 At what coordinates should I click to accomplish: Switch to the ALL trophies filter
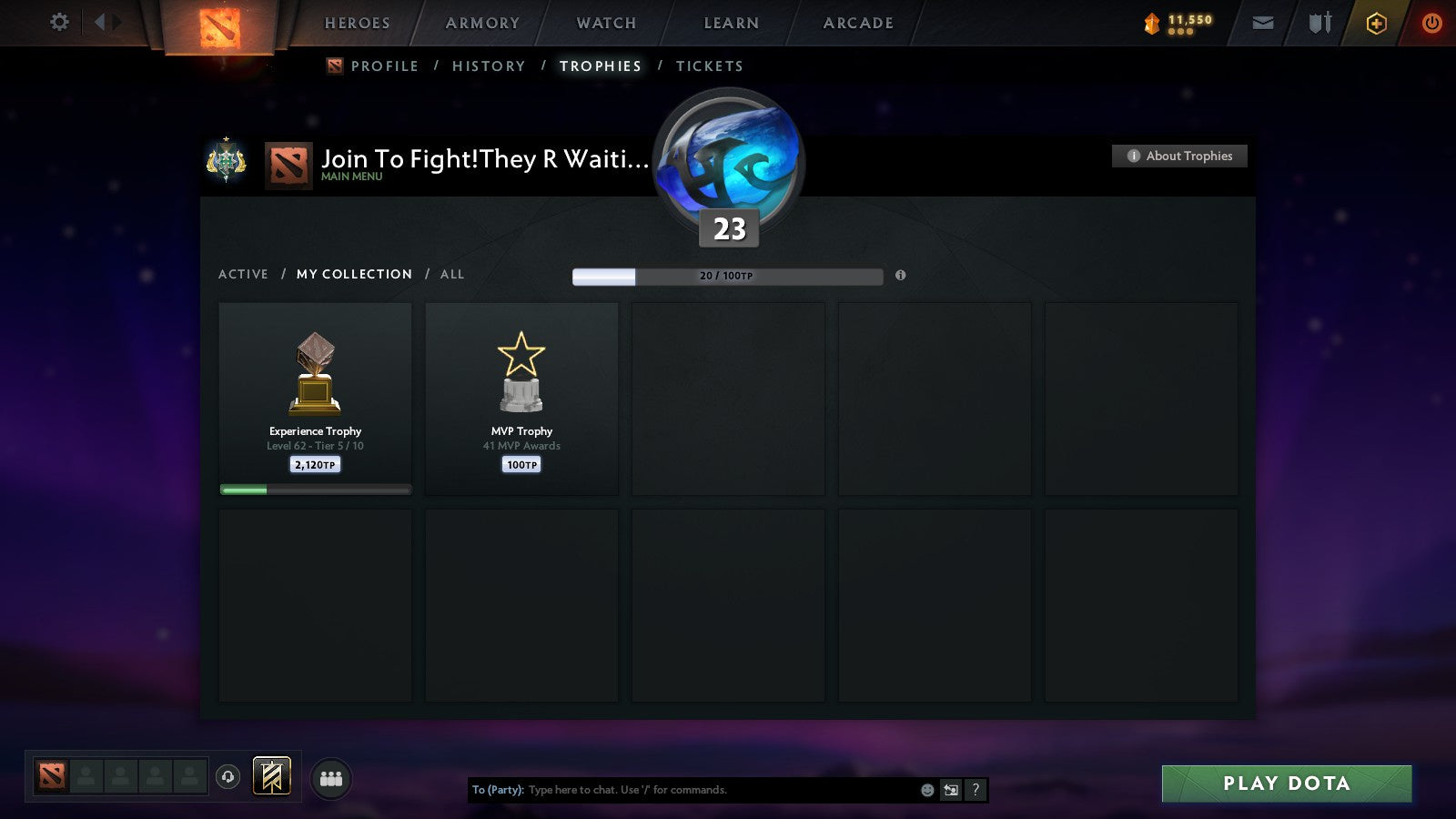click(451, 274)
